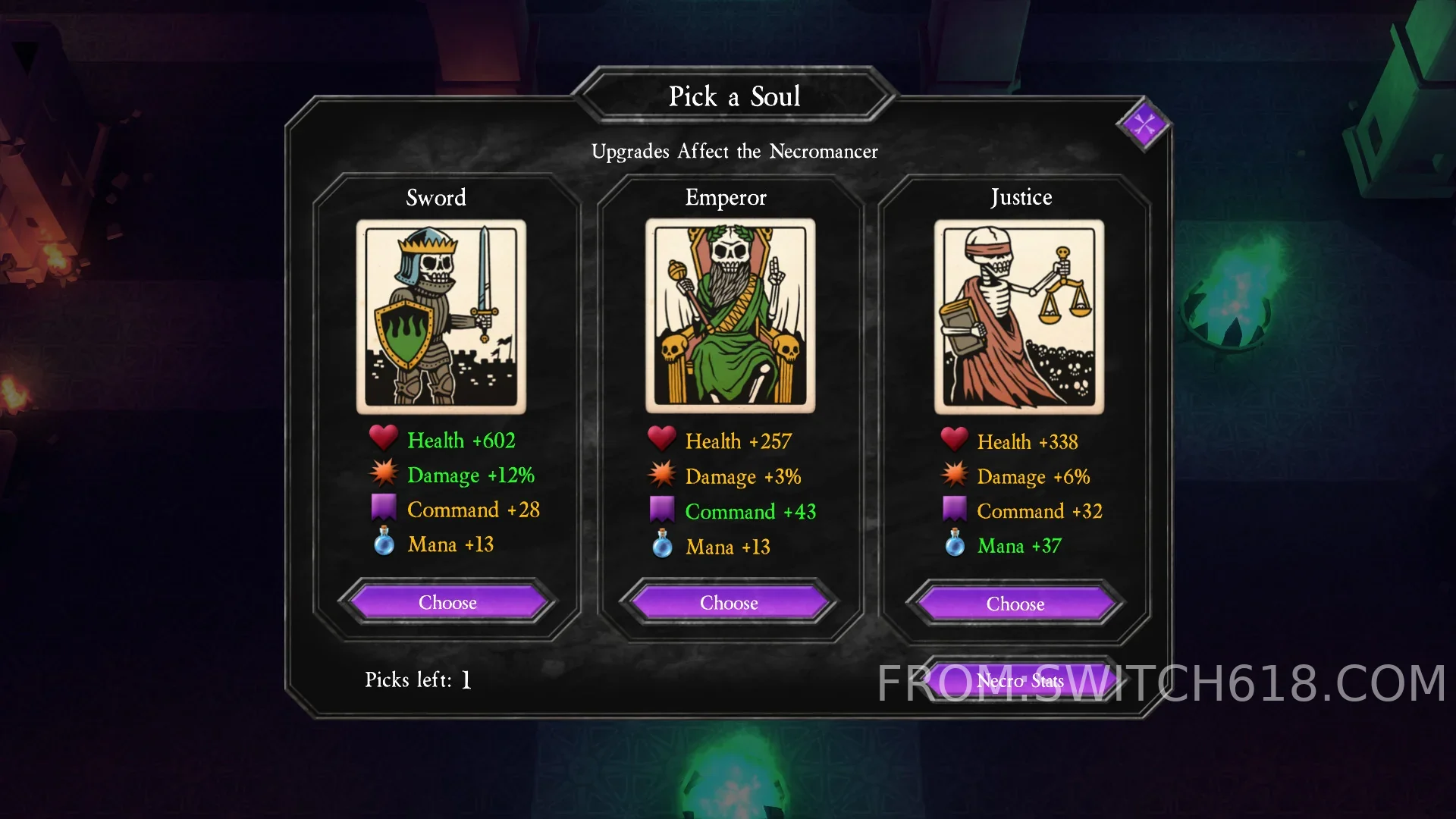
Task: Open the Necro Stats panel
Action: coord(1019,680)
